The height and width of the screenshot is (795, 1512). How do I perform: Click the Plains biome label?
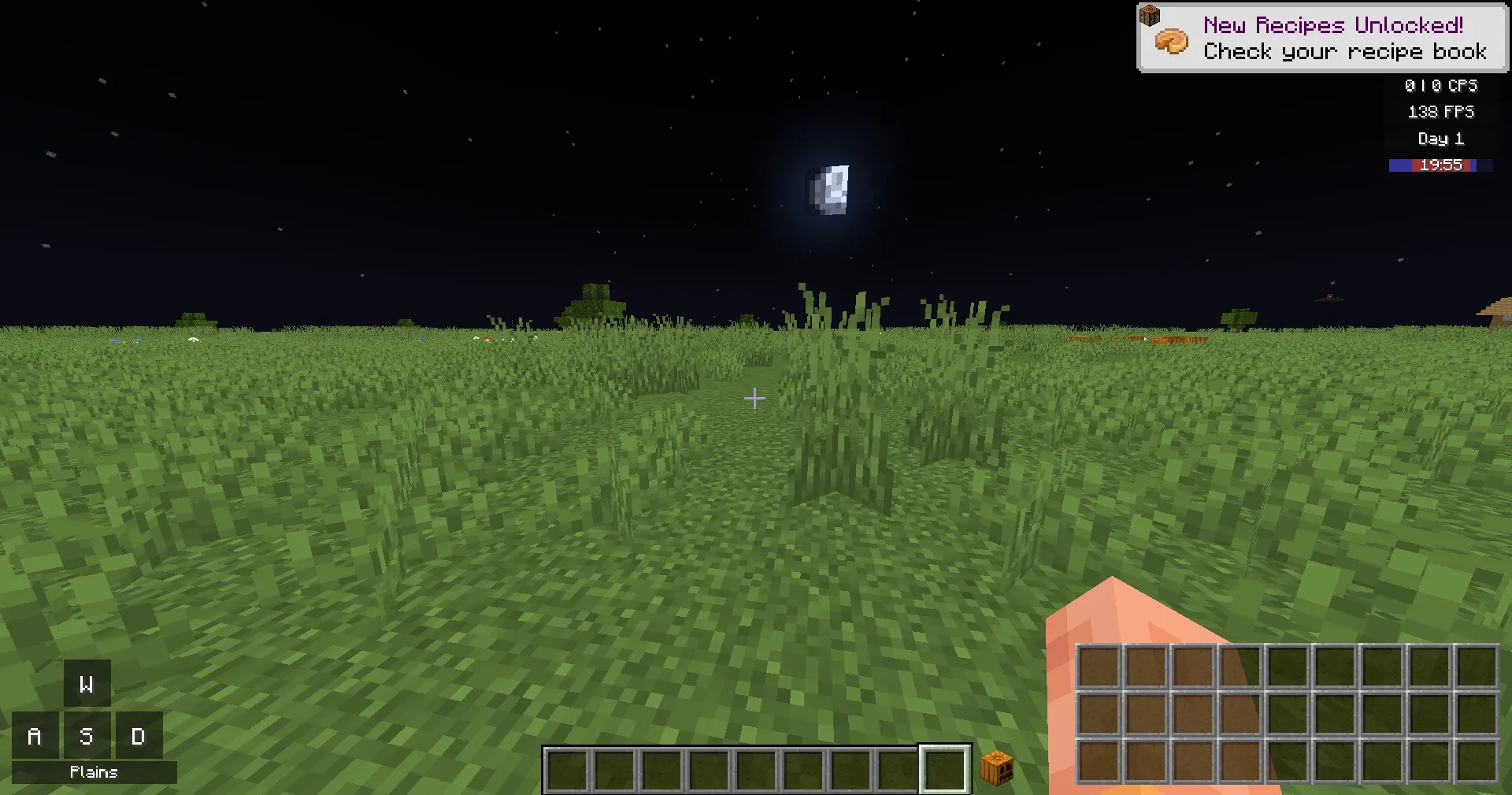tap(92, 772)
